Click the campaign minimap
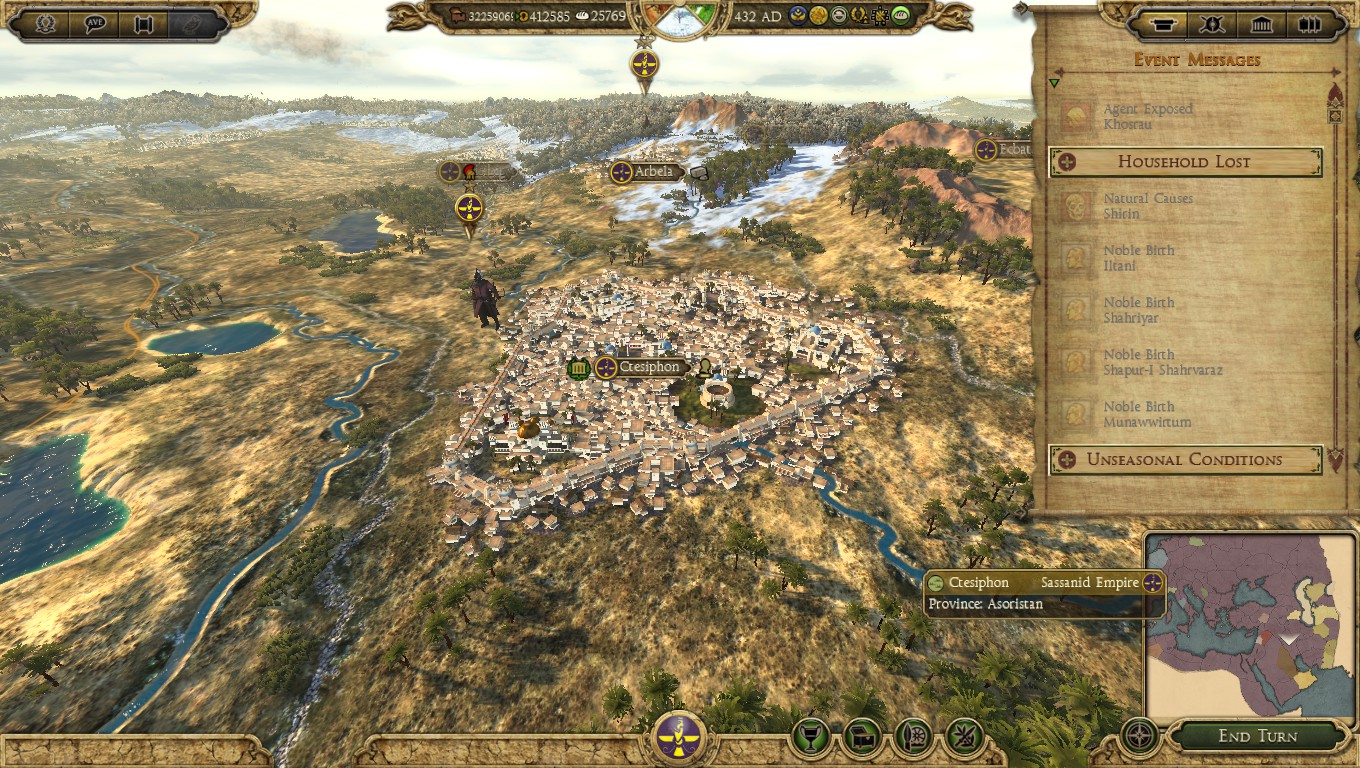 click(x=1250, y=627)
